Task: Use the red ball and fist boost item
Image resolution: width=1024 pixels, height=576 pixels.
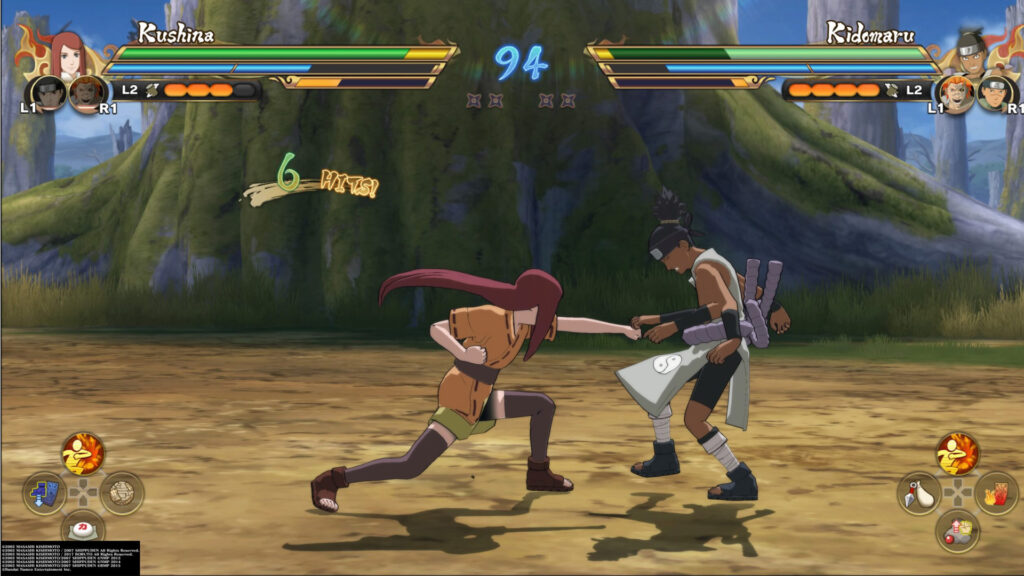Action: (x=957, y=530)
